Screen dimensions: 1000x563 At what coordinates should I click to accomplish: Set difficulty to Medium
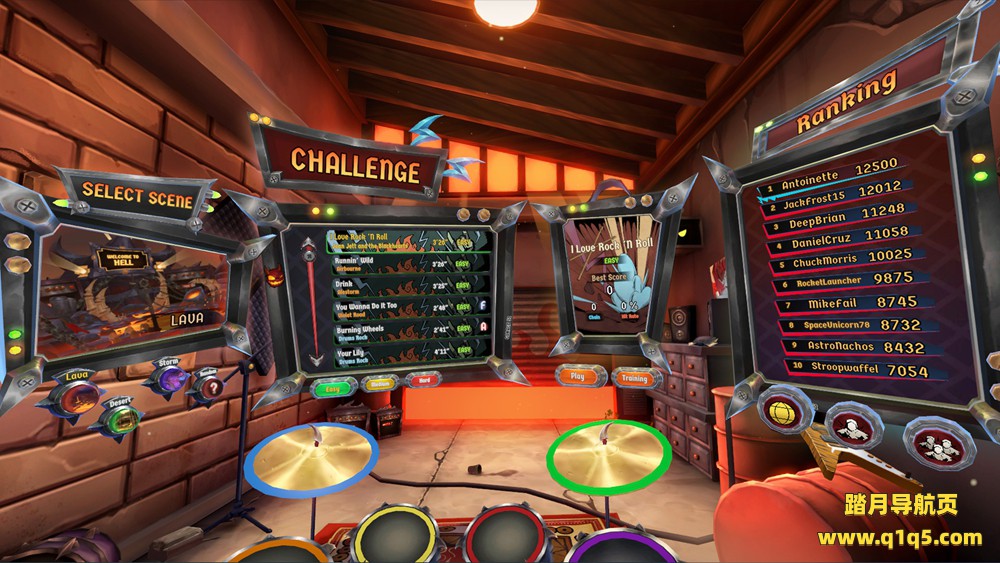[x=381, y=384]
